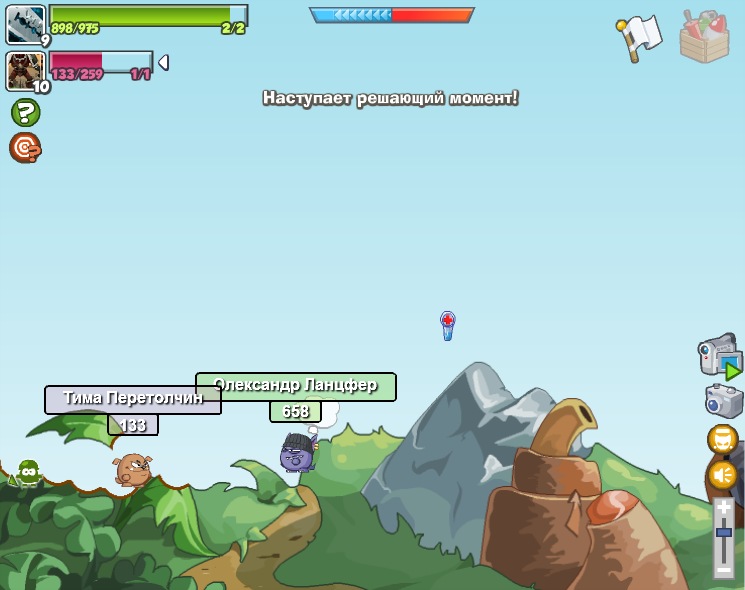This screenshot has height=590, width=745.
Task: Click the blue zoom slider handle
Action: tap(723, 532)
